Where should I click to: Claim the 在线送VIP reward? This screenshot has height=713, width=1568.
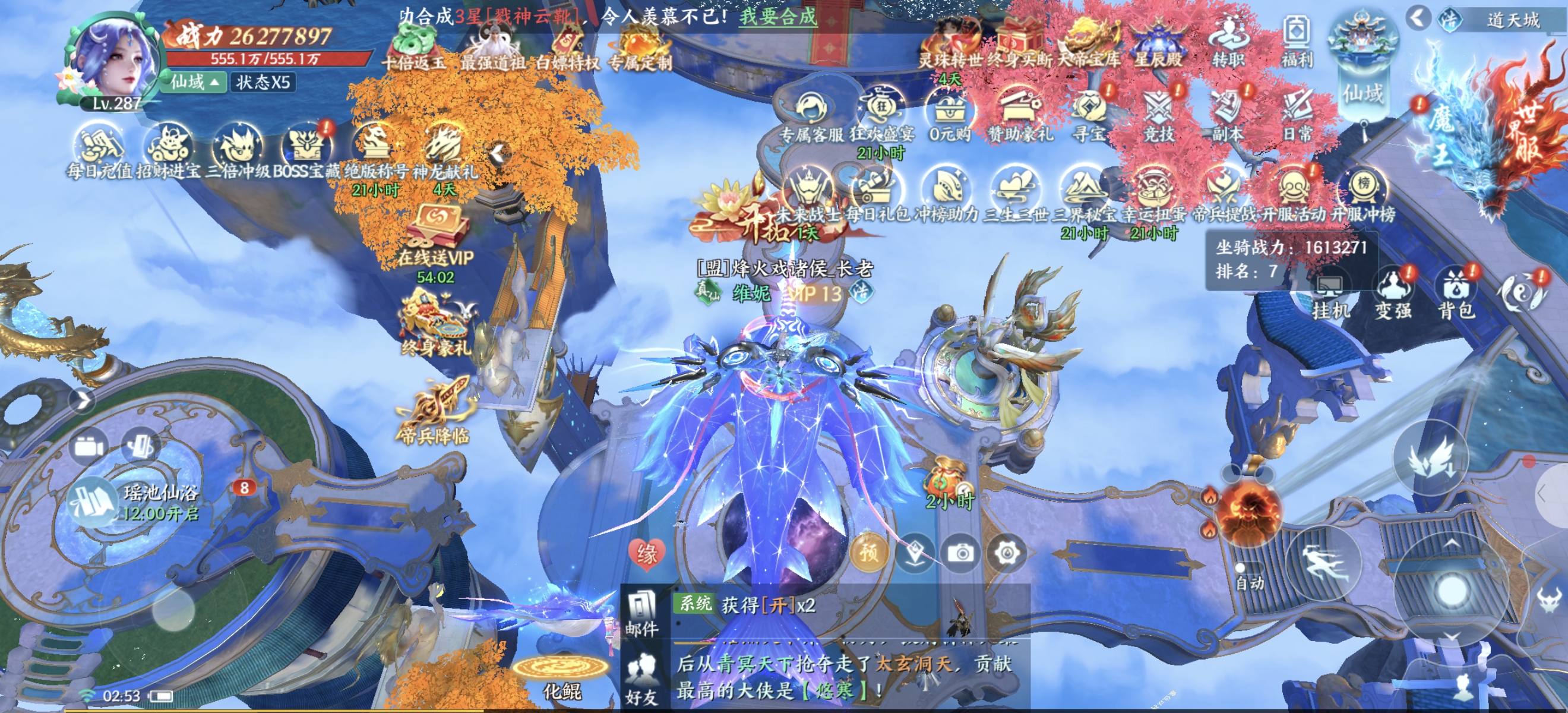coord(436,236)
